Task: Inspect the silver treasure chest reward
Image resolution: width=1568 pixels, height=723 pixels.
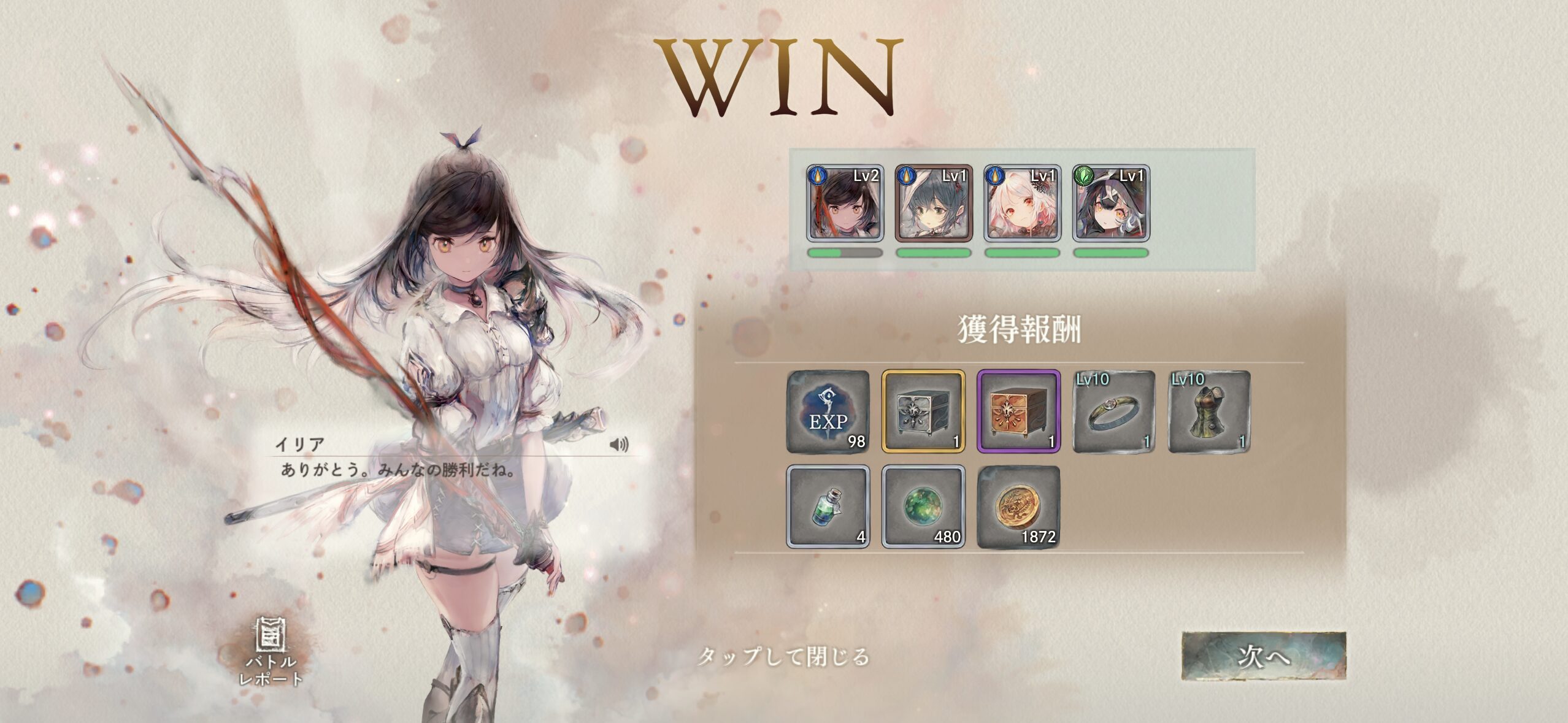Action: [x=923, y=411]
